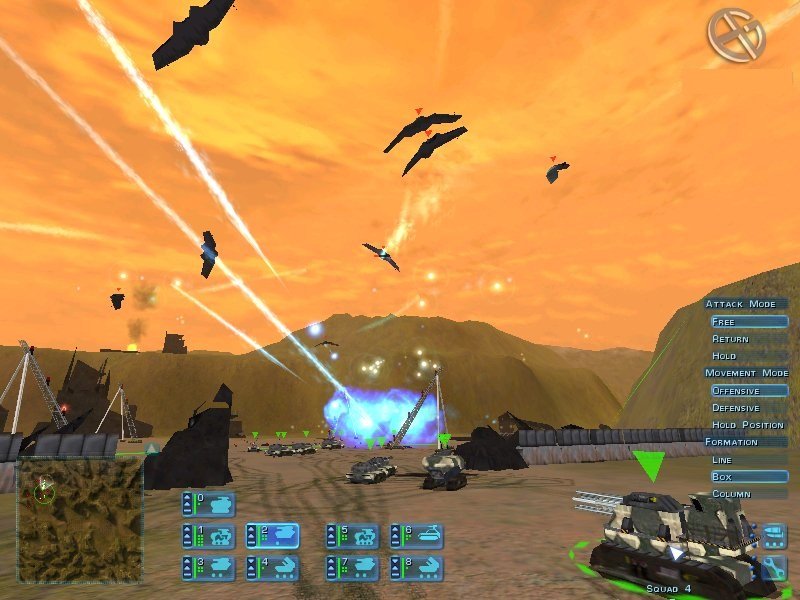Select the Hold attack mode
Viewport: 800px width, 600px height.
(x=748, y=356)
